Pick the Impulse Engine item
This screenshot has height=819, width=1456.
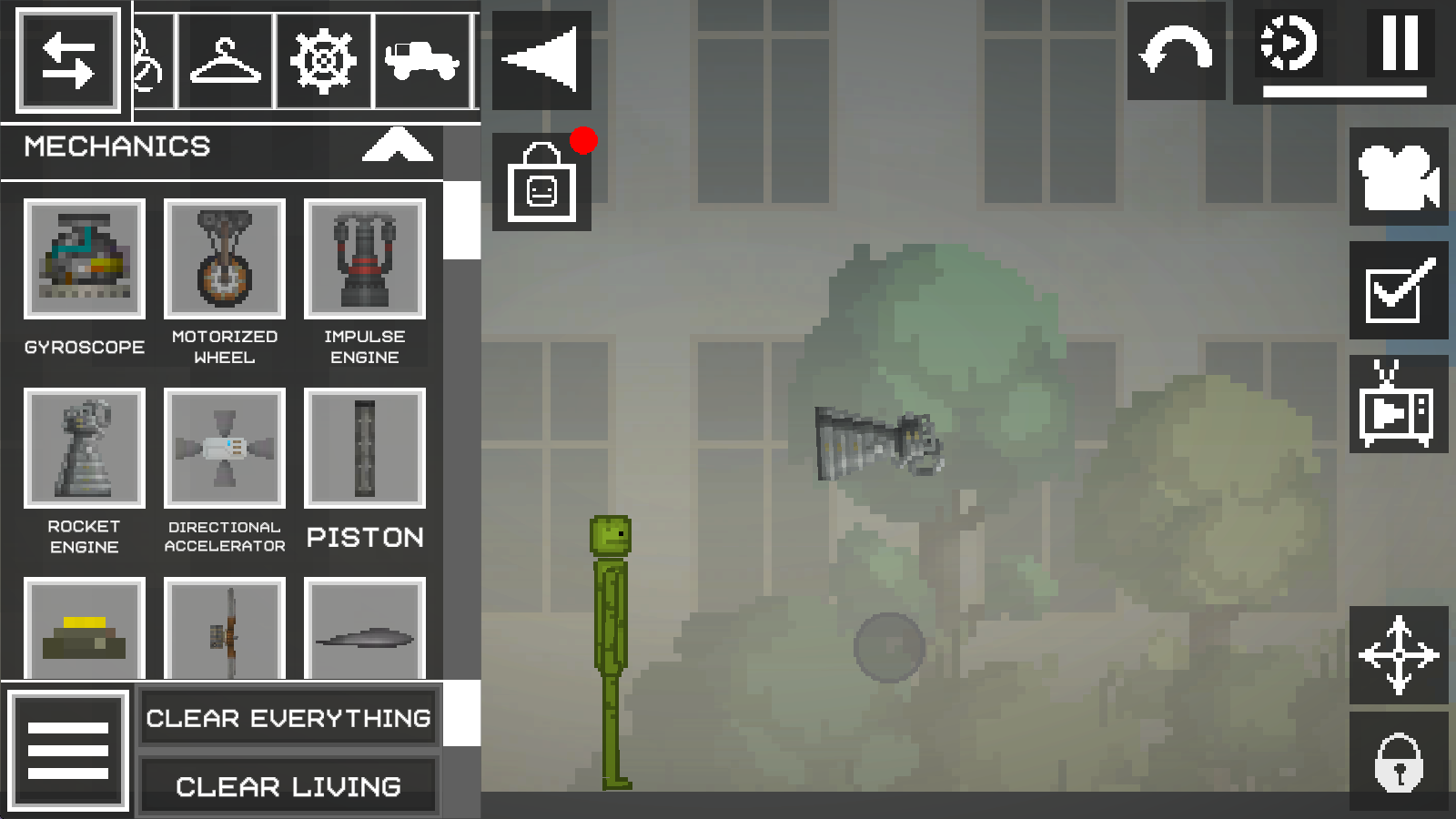click(365, 259)
